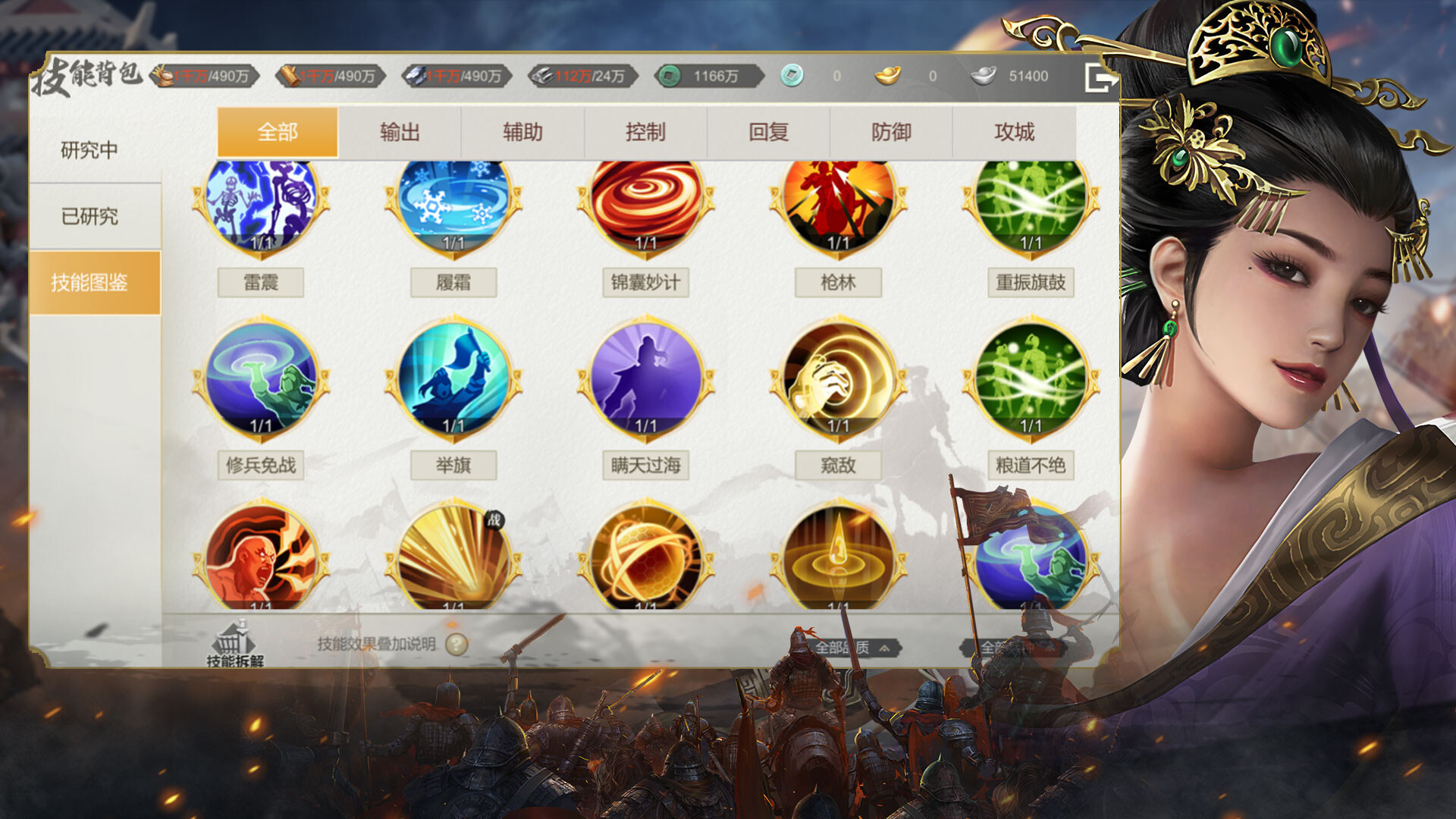The image size is (1456, 819).
Task: Select the 雷震 skill icon
Action: pyautogui.click(x=259, y=206)
